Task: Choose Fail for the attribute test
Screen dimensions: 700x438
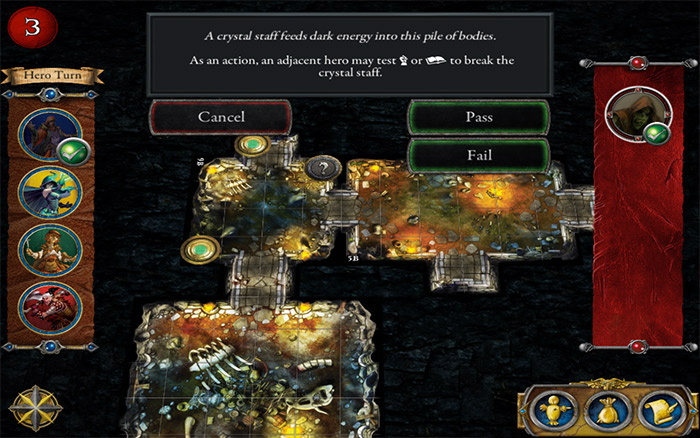Action: 478,156
